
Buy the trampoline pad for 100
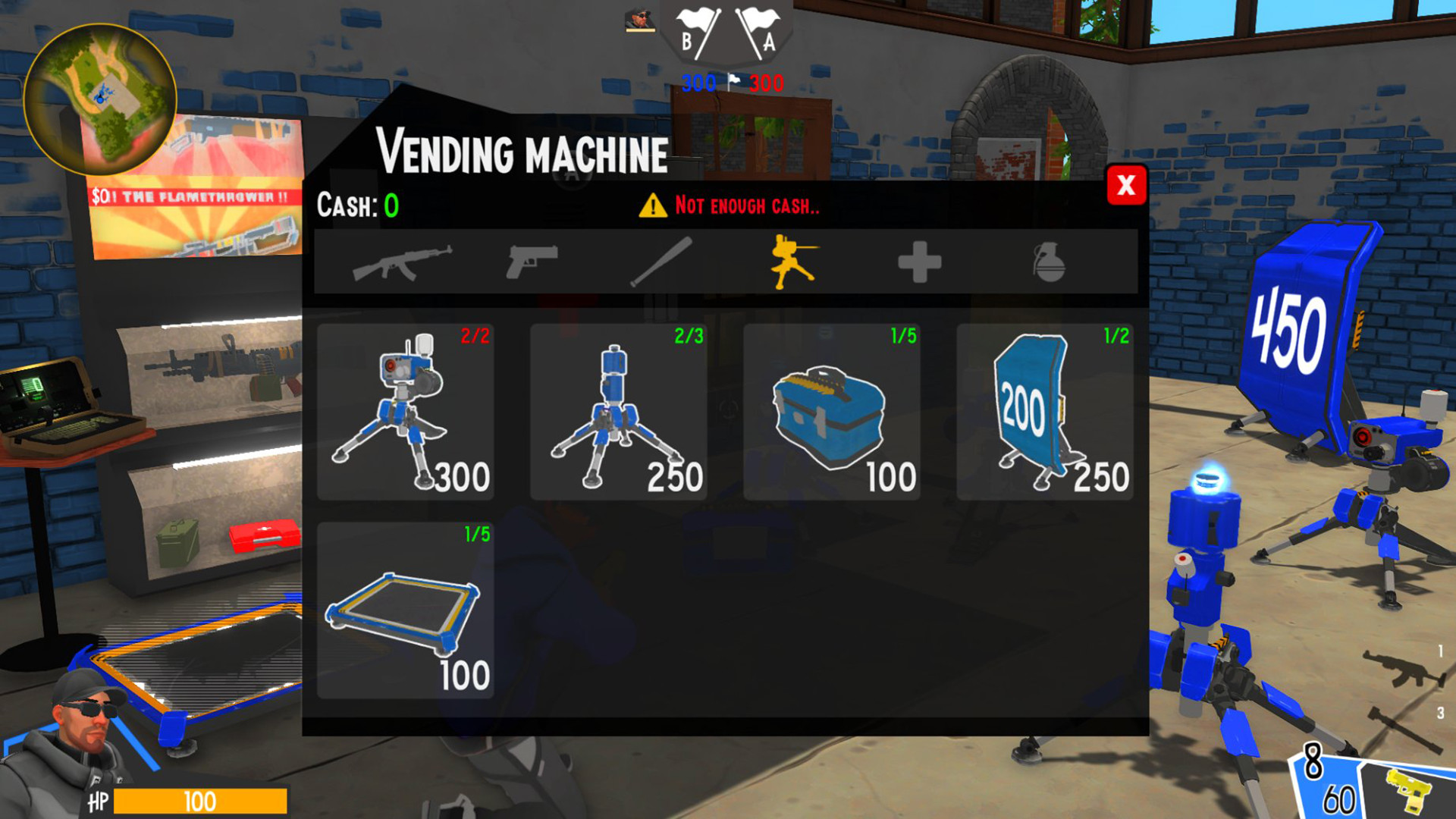(x=406, y=610)
